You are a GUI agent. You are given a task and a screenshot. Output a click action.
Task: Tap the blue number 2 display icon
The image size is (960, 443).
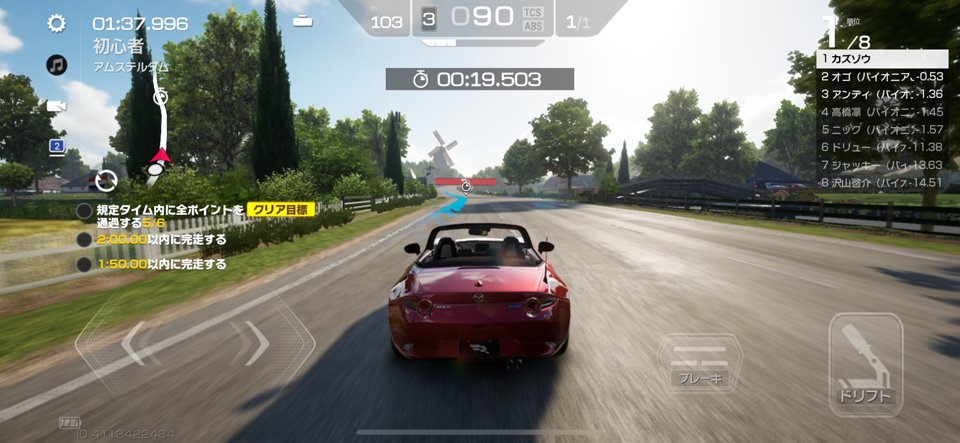pos(57,147)
